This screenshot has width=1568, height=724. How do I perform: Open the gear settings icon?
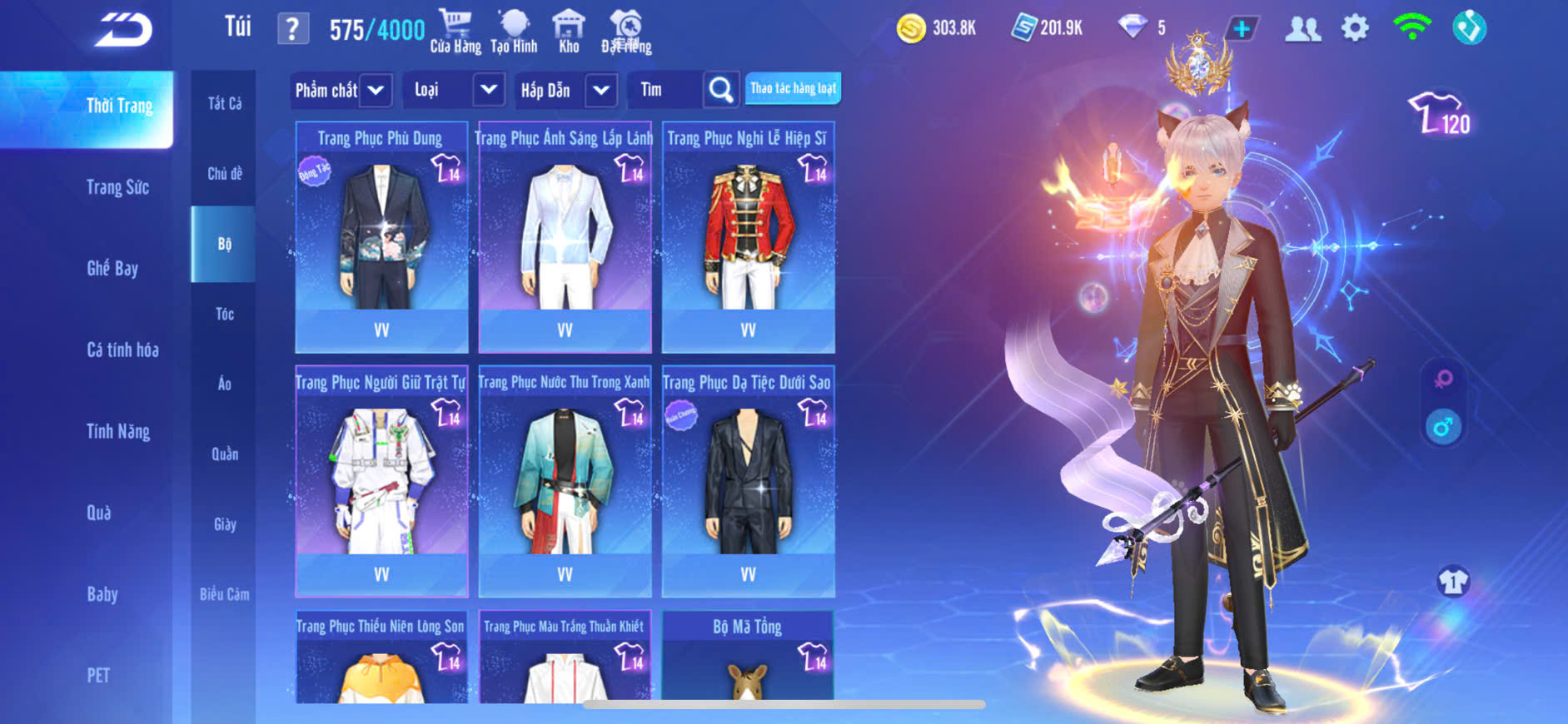click(1355, 29)
